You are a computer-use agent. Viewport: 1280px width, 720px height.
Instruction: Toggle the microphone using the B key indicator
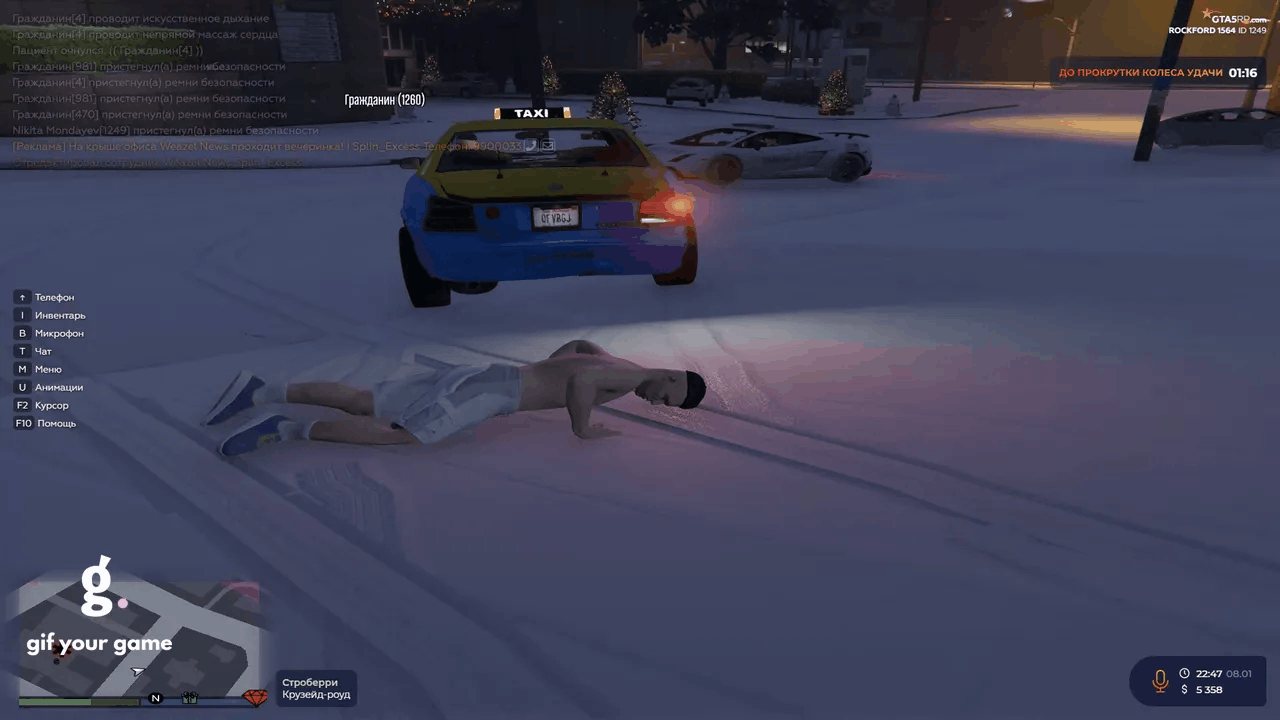tap(22, 333)
